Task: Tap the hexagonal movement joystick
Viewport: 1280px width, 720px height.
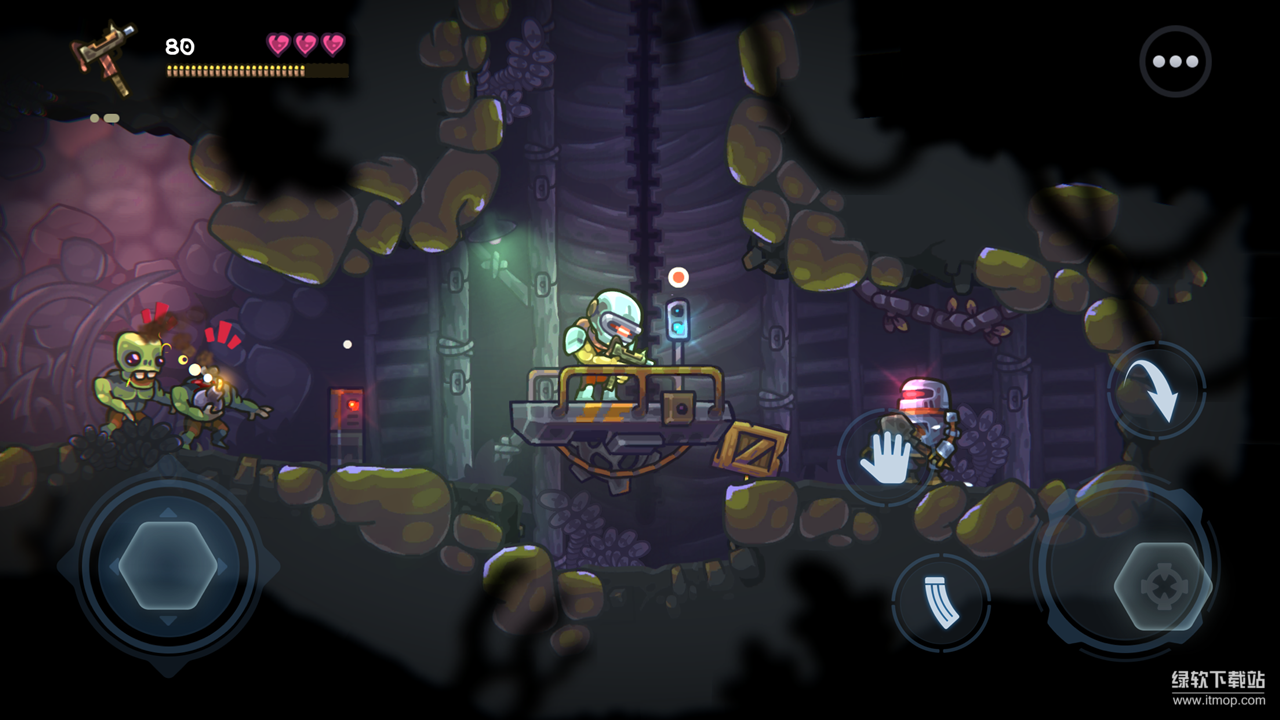Action: point(167,565)
